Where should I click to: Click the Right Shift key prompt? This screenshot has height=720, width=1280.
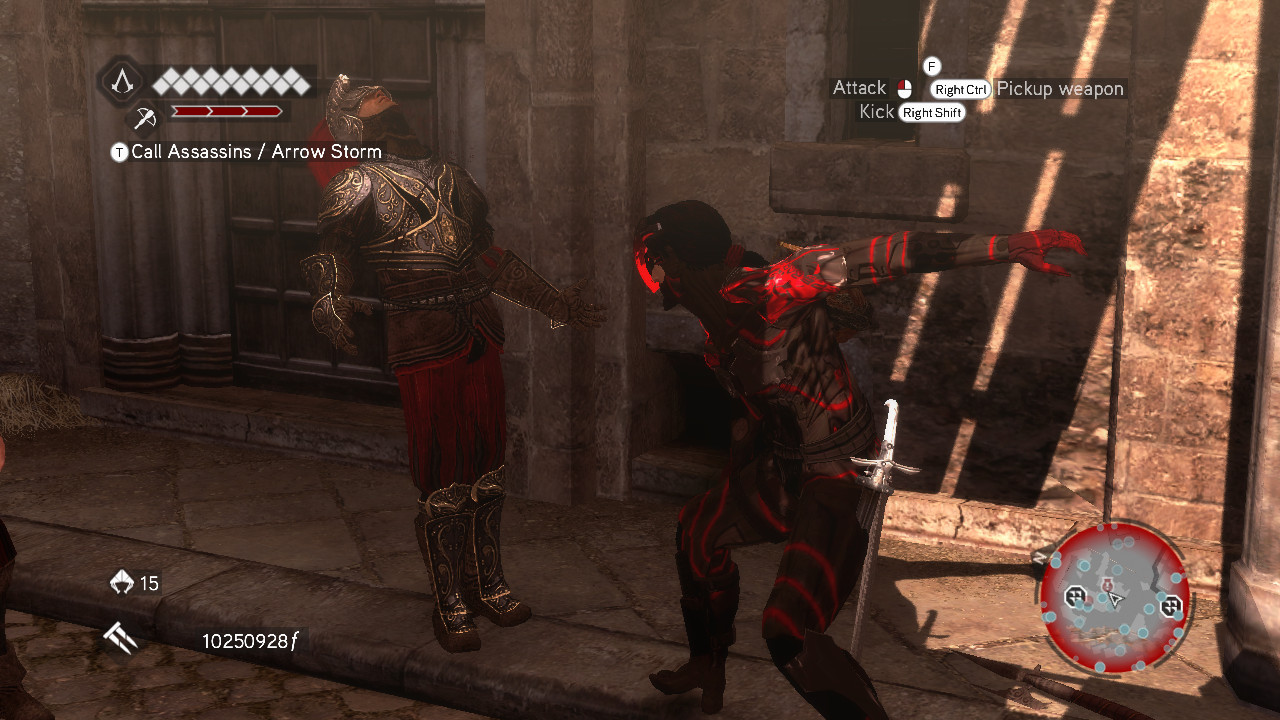tap(932, 112)
